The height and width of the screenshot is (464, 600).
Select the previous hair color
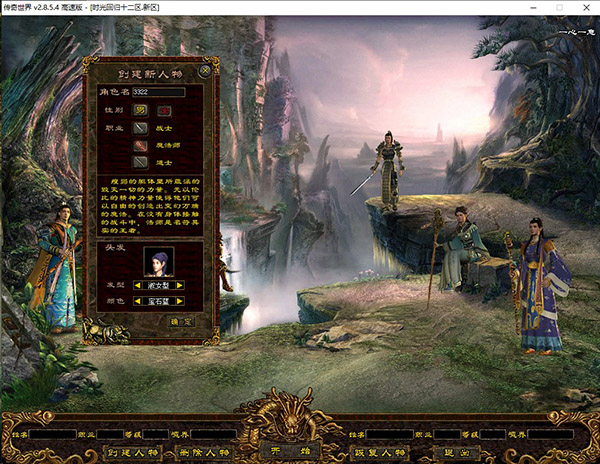(136, 300)
